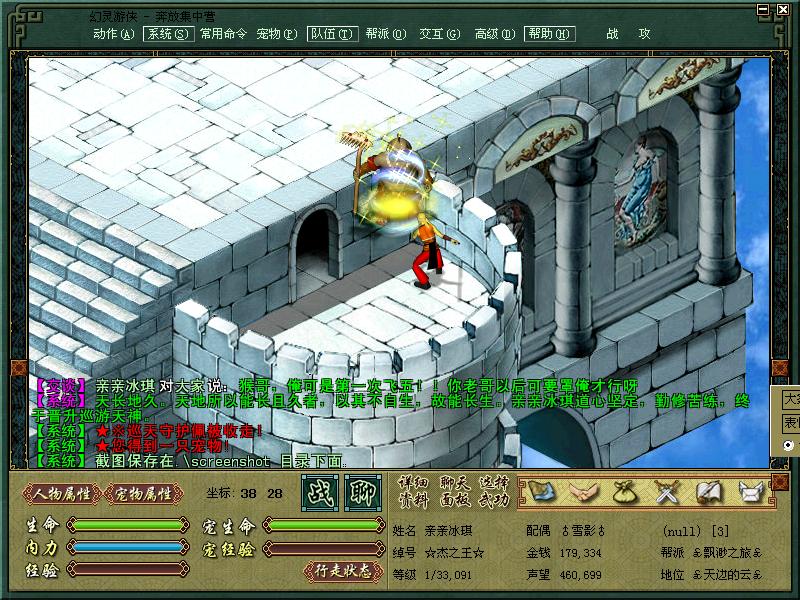Image resolution: width=800 pixels, height=600 pixels.
Task: Open the 常用命令 common commands menu
Action: pyautogui.click(x=222, y=33)
